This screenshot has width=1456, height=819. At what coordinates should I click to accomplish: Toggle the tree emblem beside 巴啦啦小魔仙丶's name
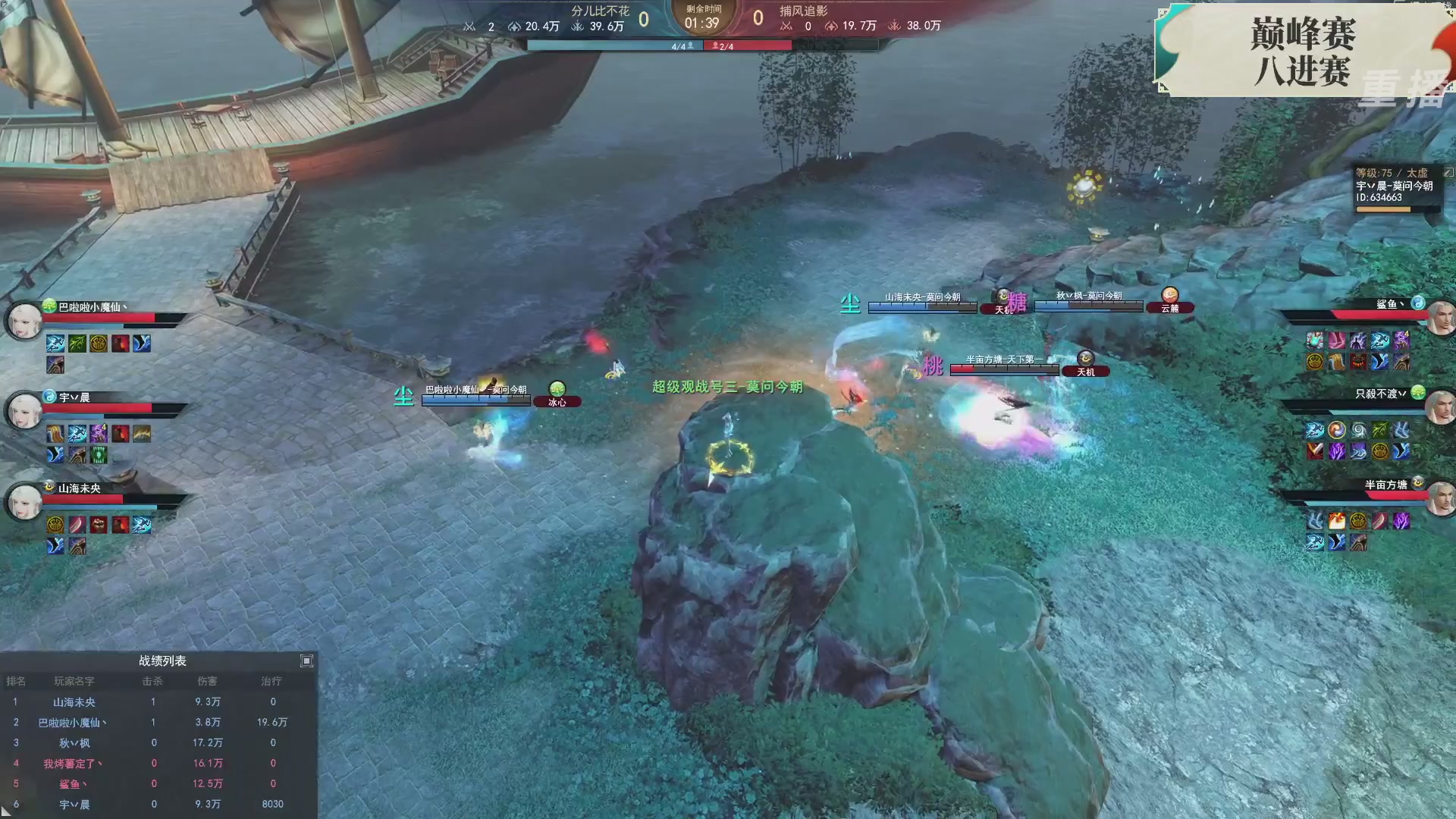point(48,306)
